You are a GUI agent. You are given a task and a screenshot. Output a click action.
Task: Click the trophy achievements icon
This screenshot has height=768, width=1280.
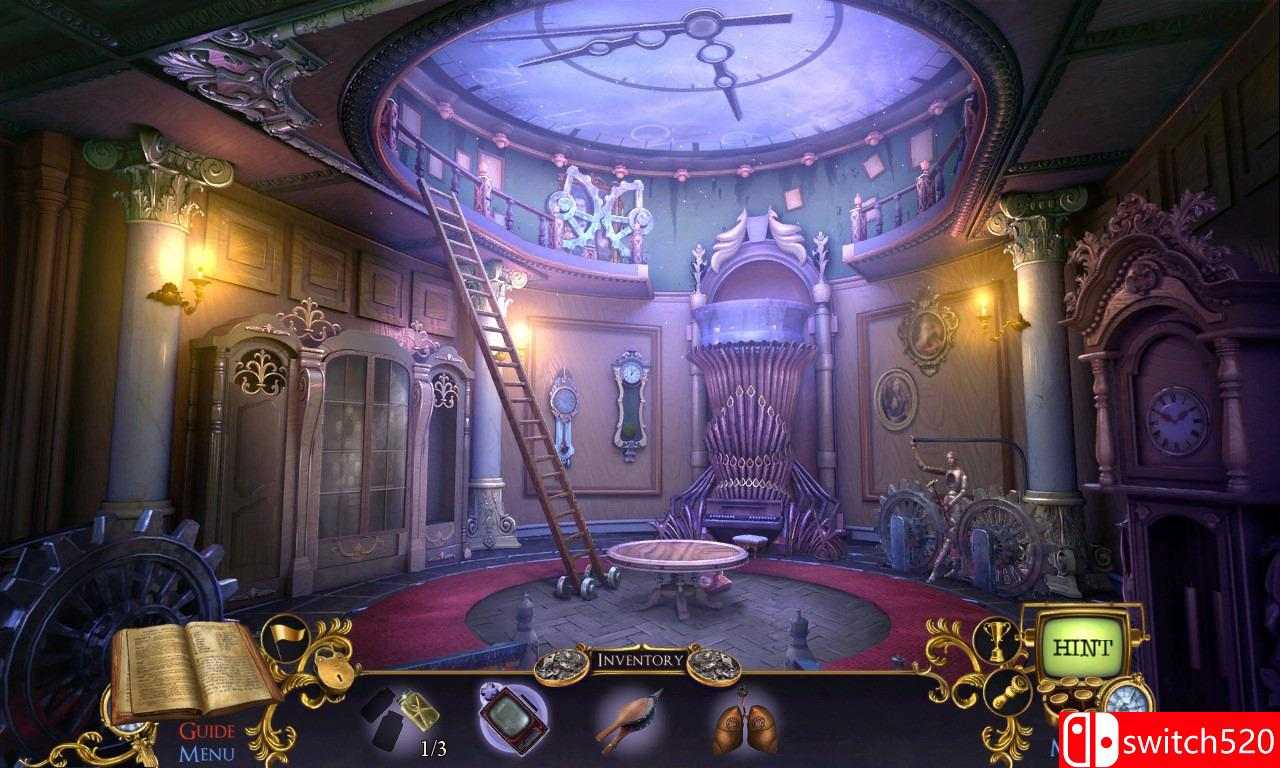click(999, 641)
